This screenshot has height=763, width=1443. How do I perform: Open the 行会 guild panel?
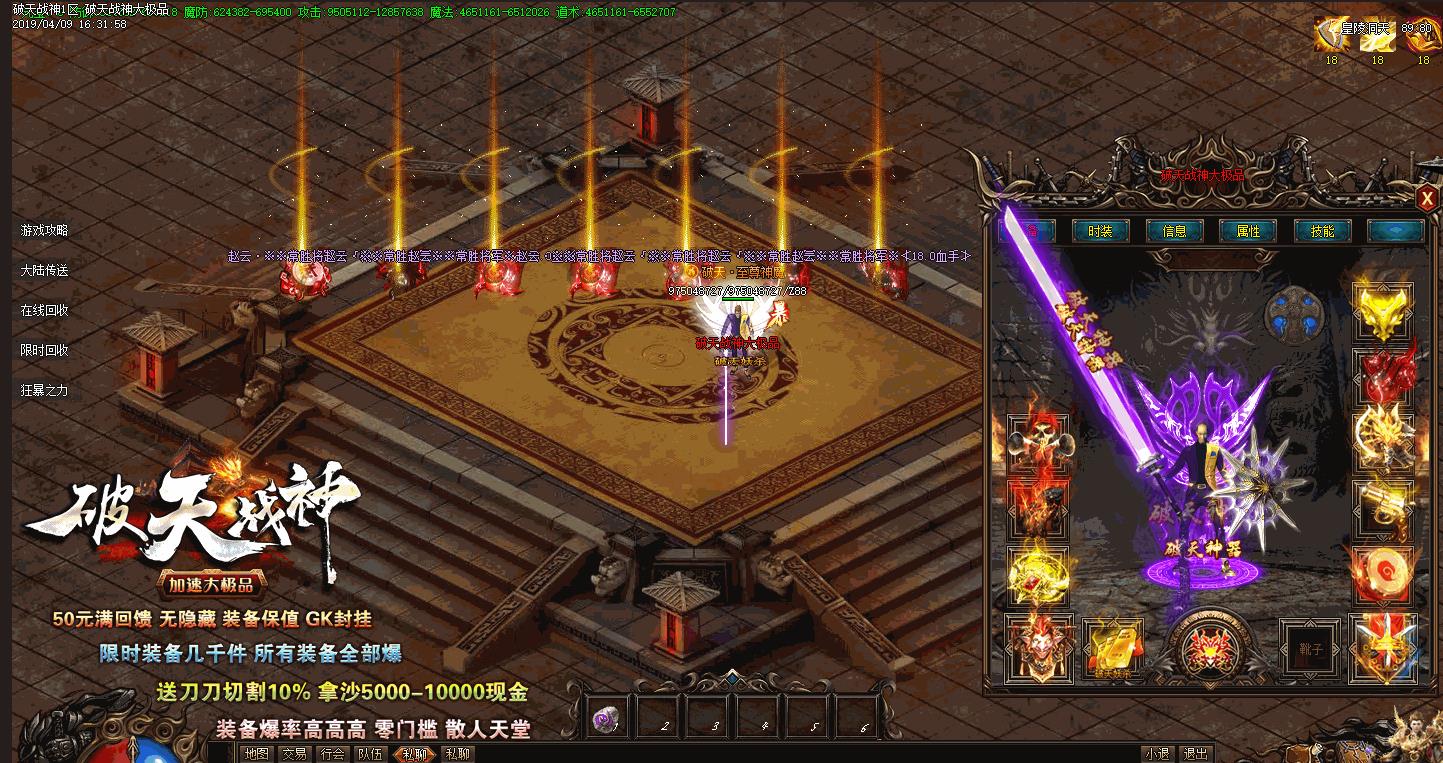(332, 754)
